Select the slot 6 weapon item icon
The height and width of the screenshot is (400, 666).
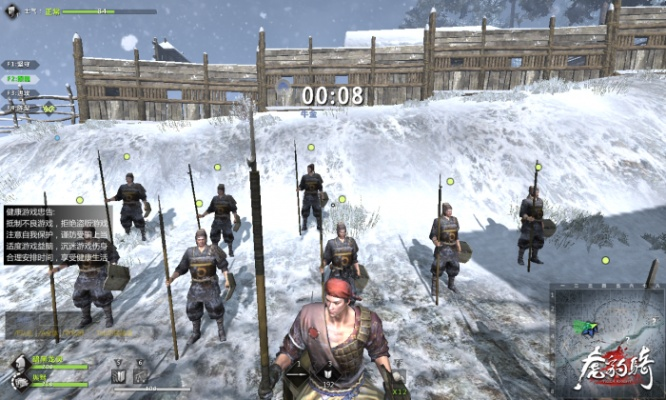[x=139, y=375]
